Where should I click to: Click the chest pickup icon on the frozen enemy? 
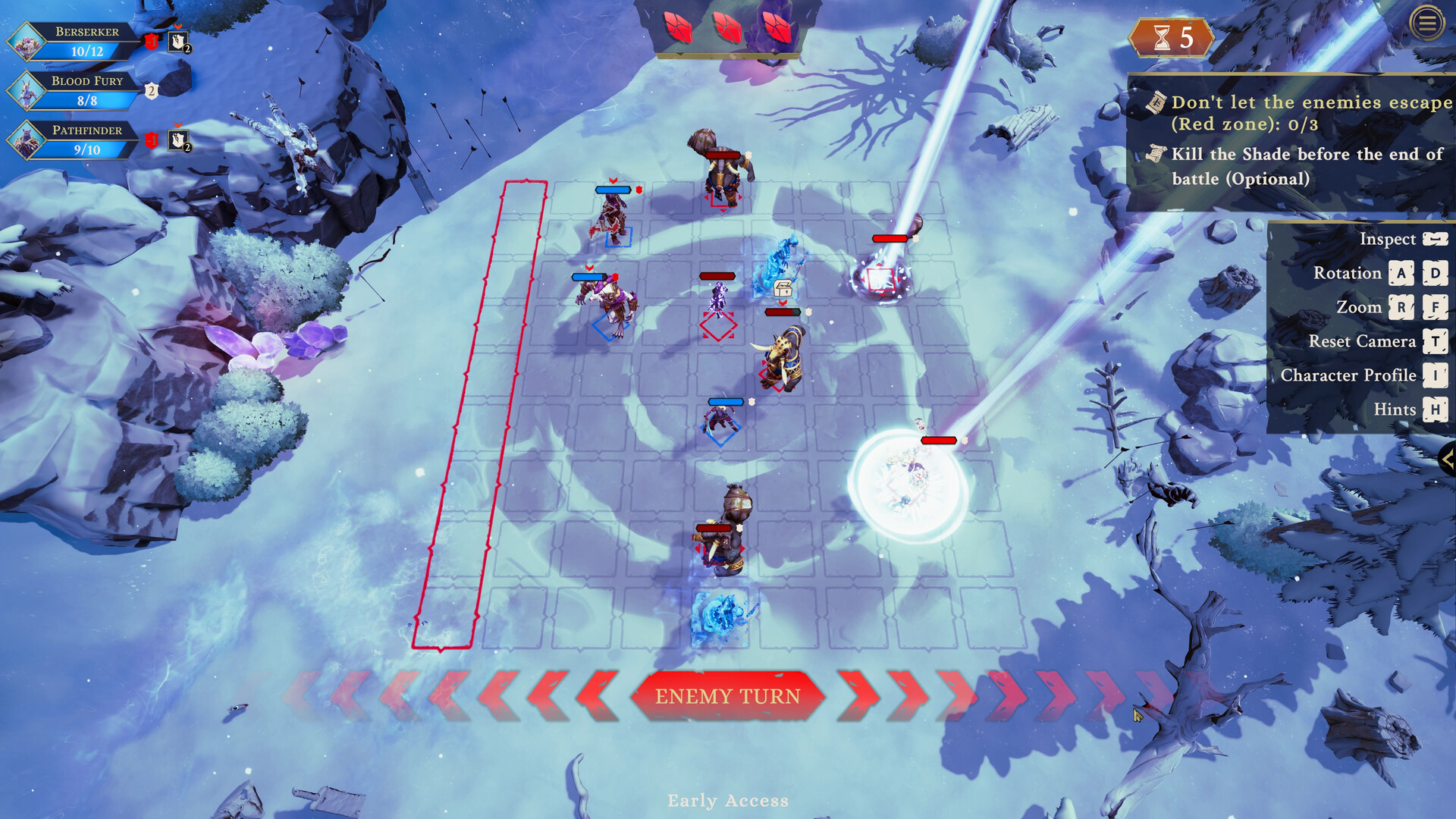(x=783, y=288)
